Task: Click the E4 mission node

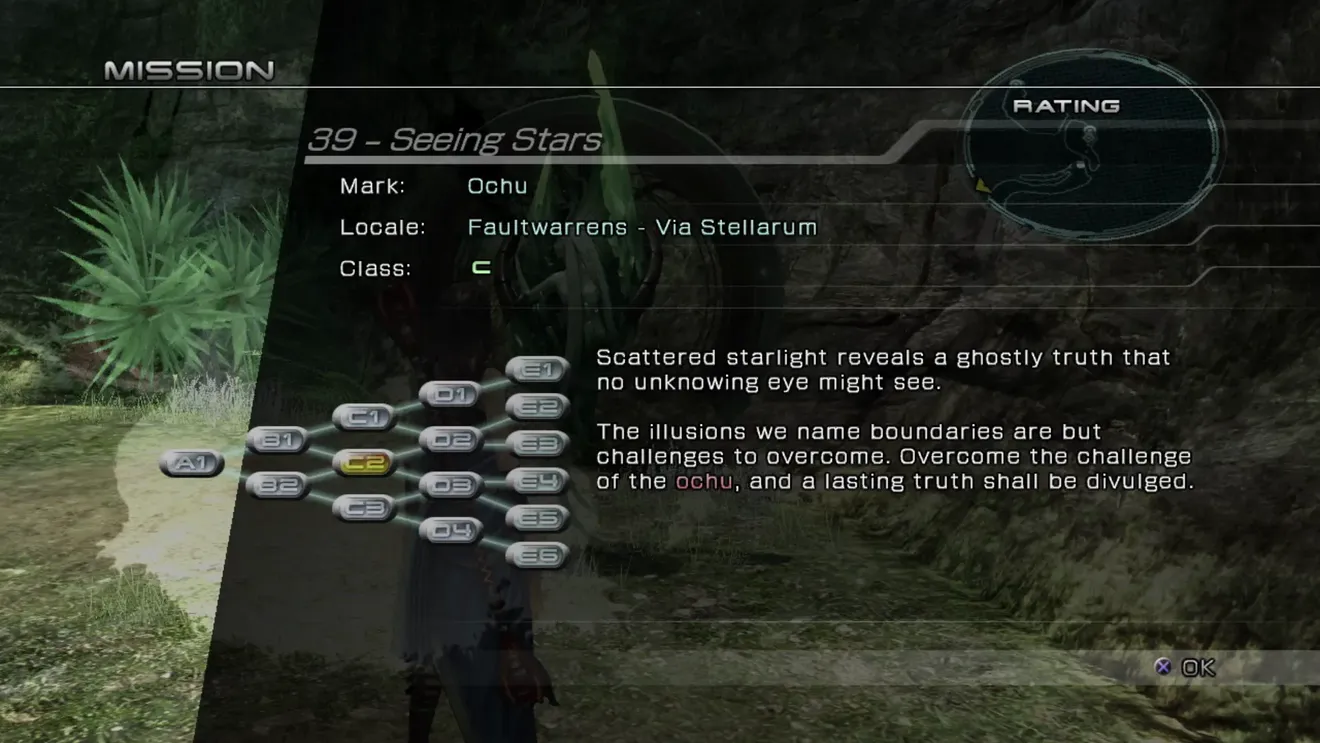Action: pyautogui.click(x=538, y=481)
